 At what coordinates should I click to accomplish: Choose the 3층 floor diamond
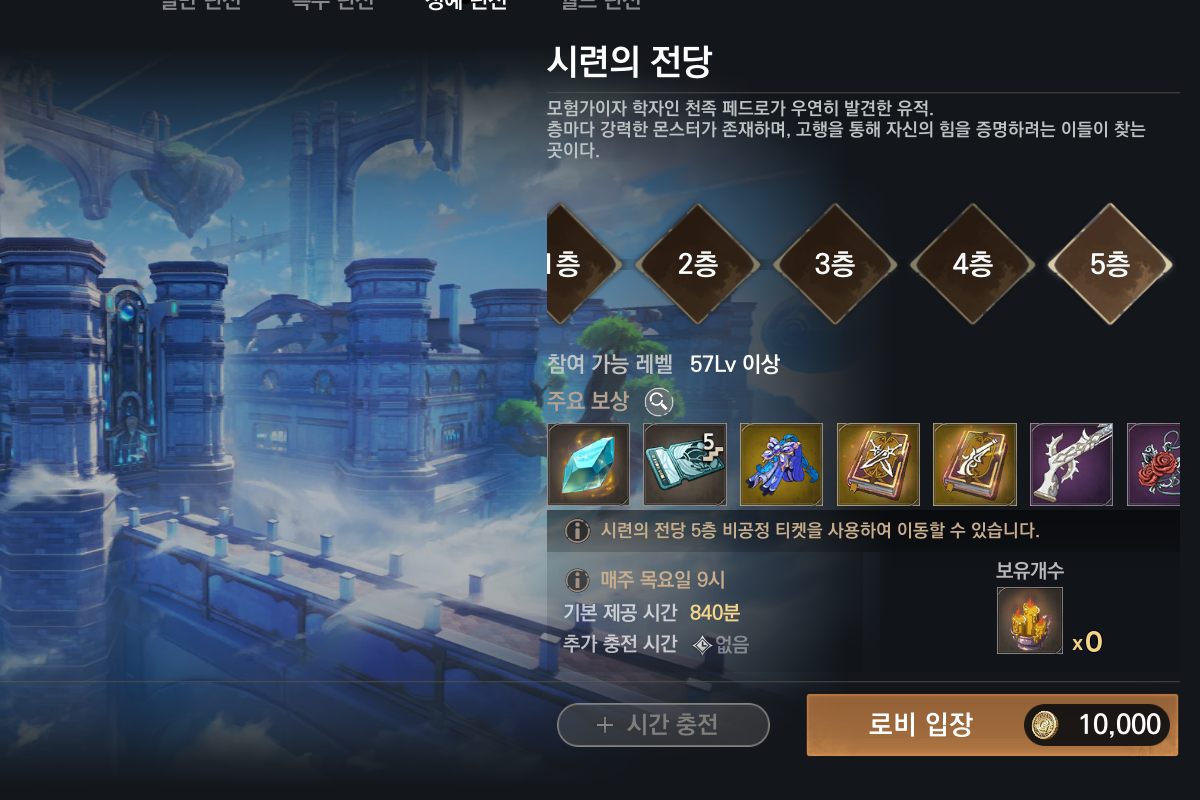coord(834,264)
